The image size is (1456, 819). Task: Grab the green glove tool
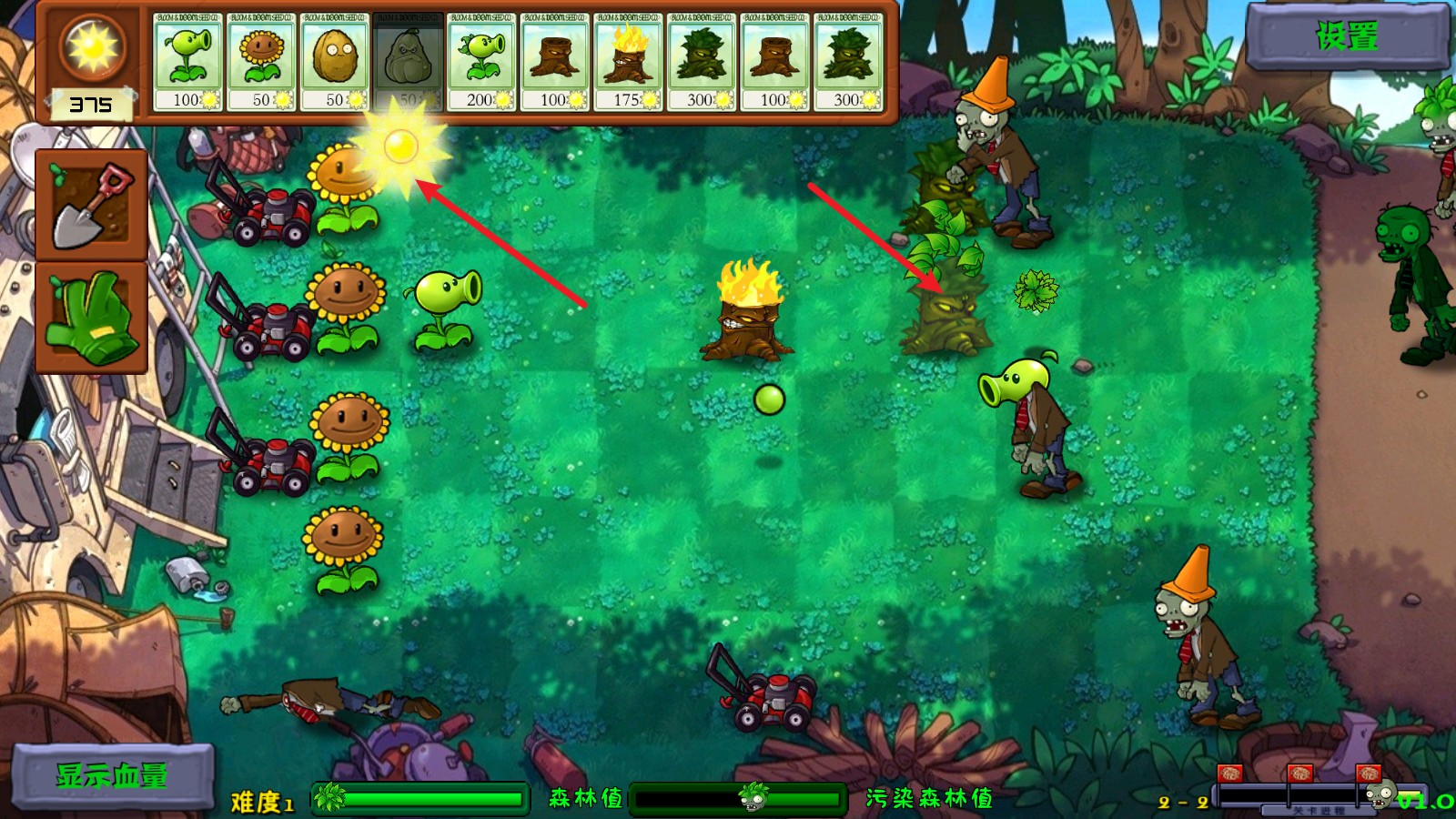tap(90, 314)
